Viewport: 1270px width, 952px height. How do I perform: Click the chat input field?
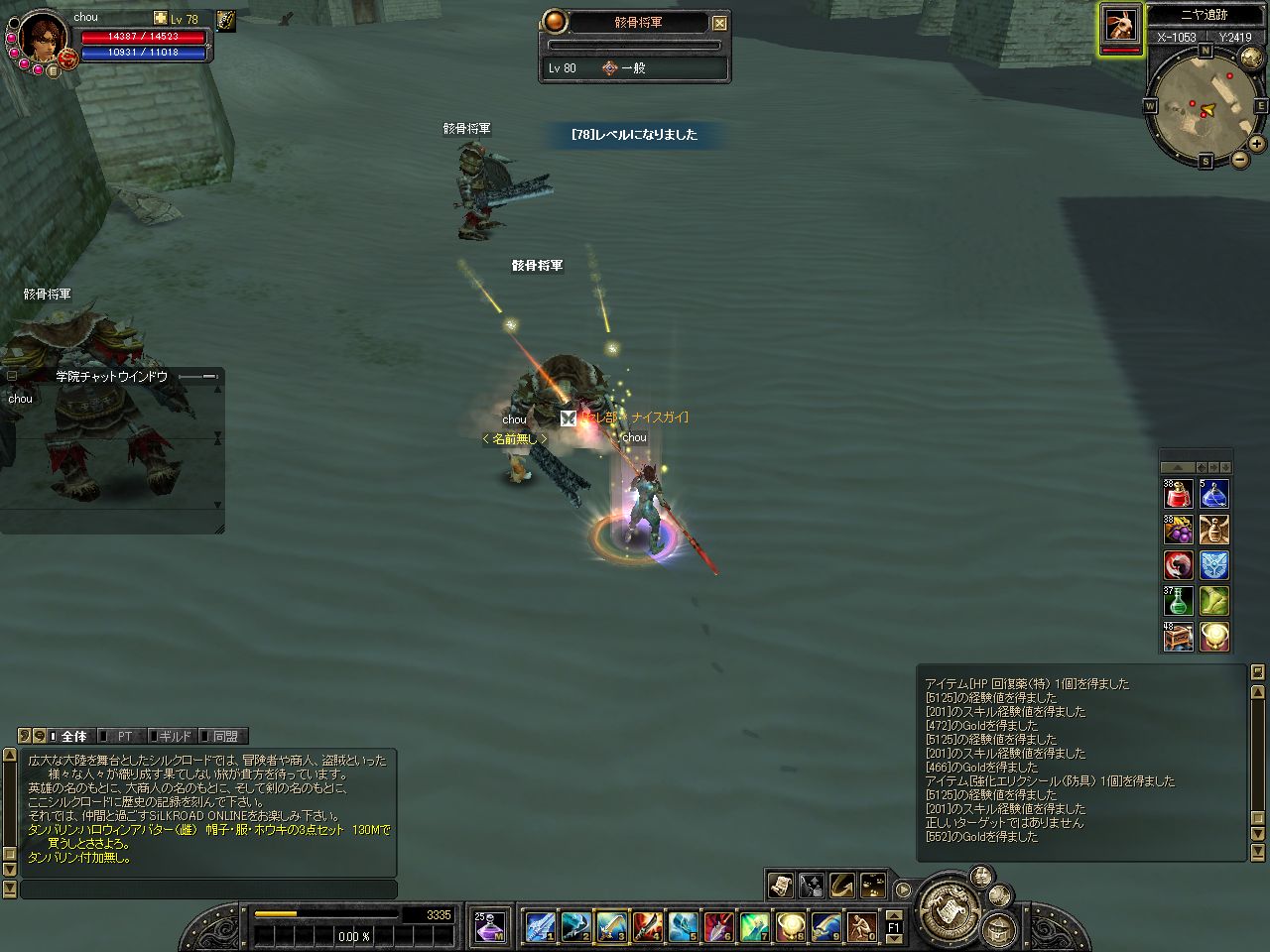coord(208,890)
